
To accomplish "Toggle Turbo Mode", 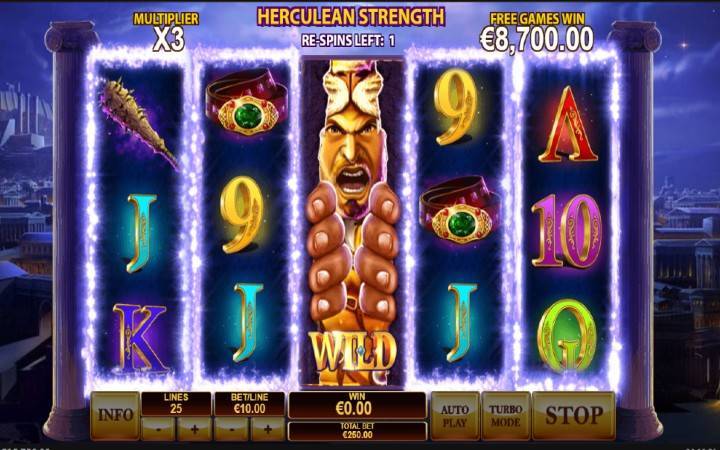I will pos(505,415).
